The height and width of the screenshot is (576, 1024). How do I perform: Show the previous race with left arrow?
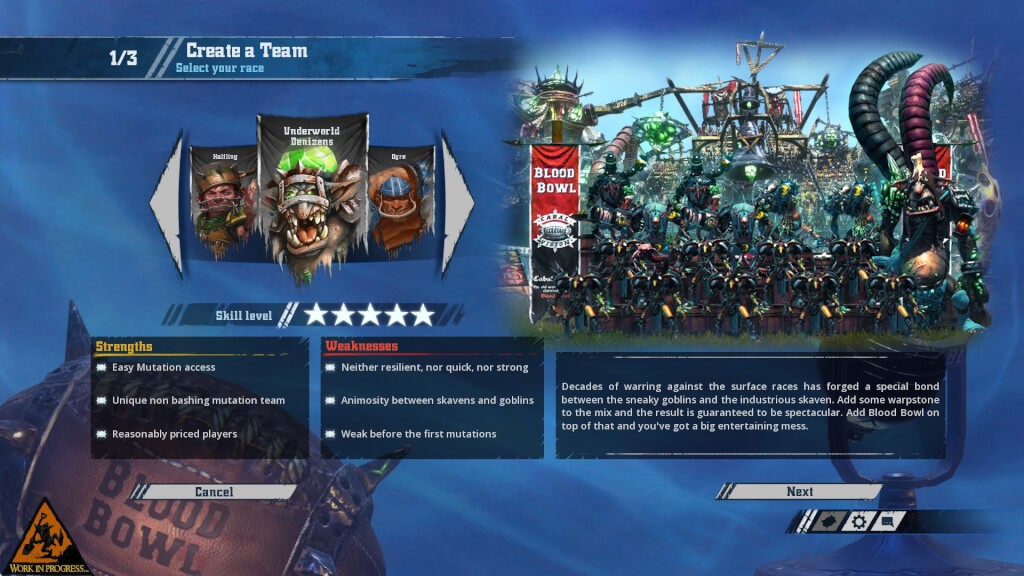coord(167,204)
